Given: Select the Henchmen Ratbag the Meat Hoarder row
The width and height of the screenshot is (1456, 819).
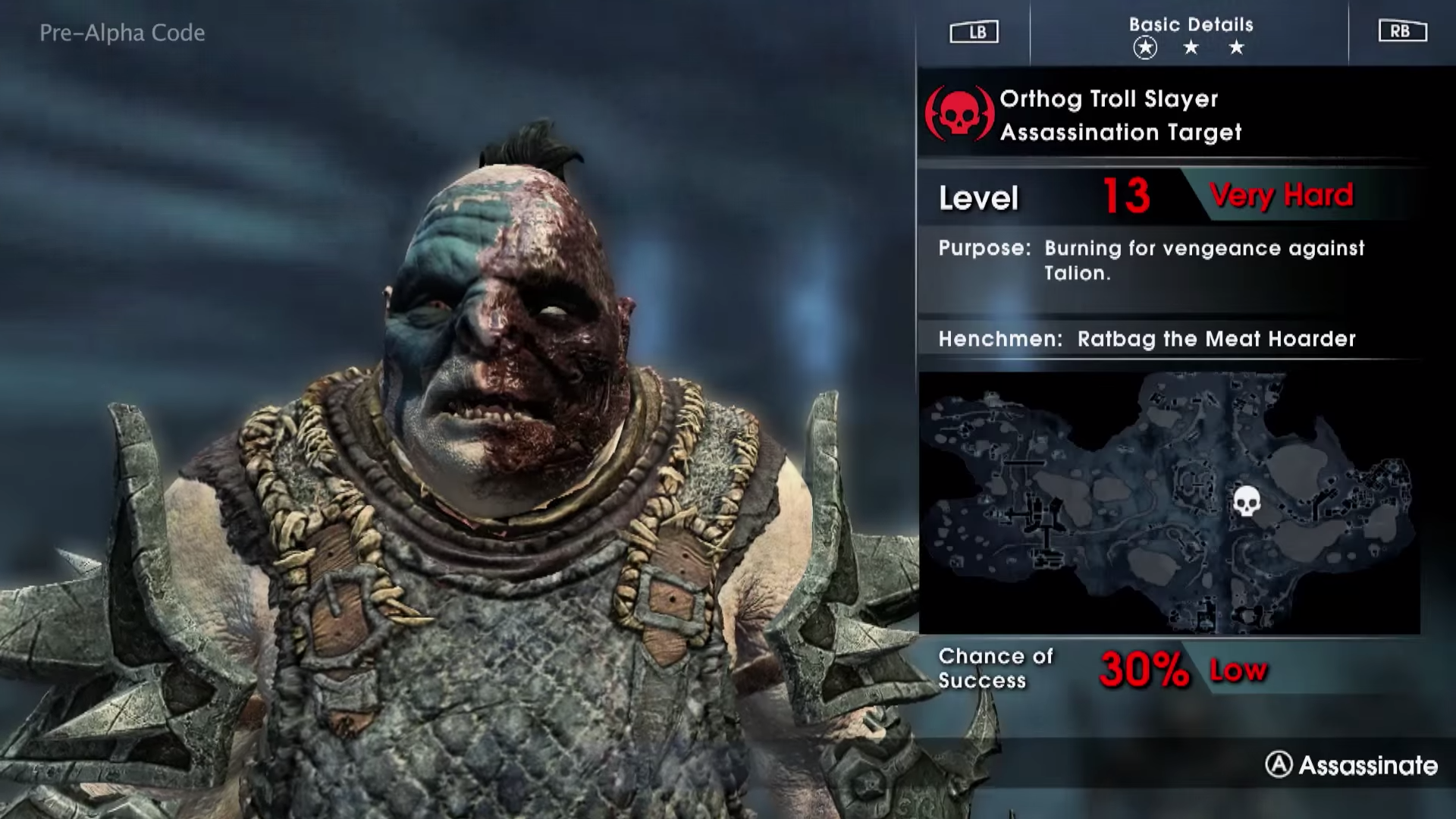Looking at the screenshot, I should [1147, 339].
